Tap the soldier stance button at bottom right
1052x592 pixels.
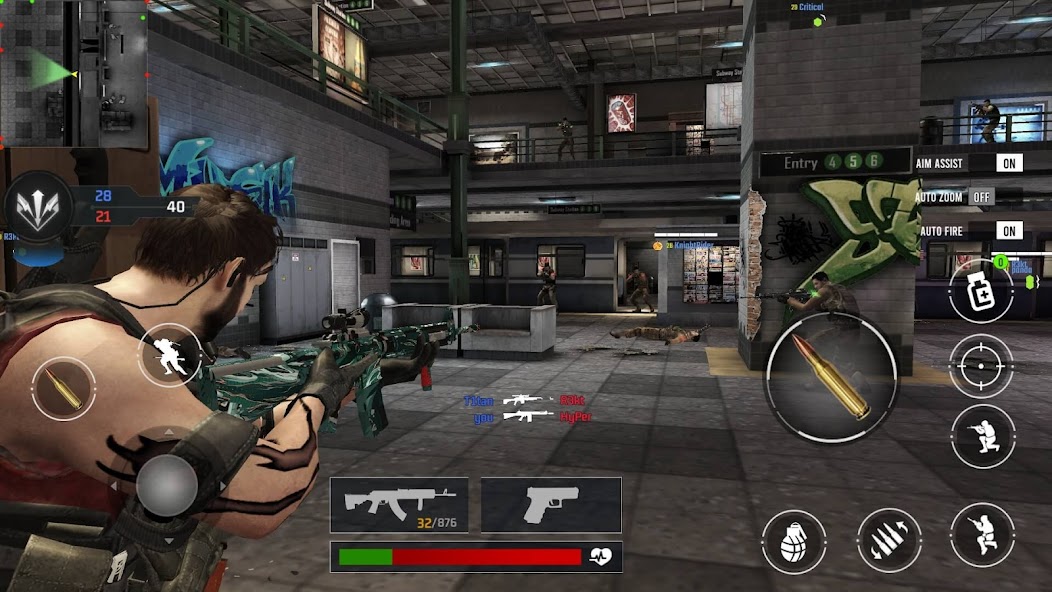(x=982, y=535)
